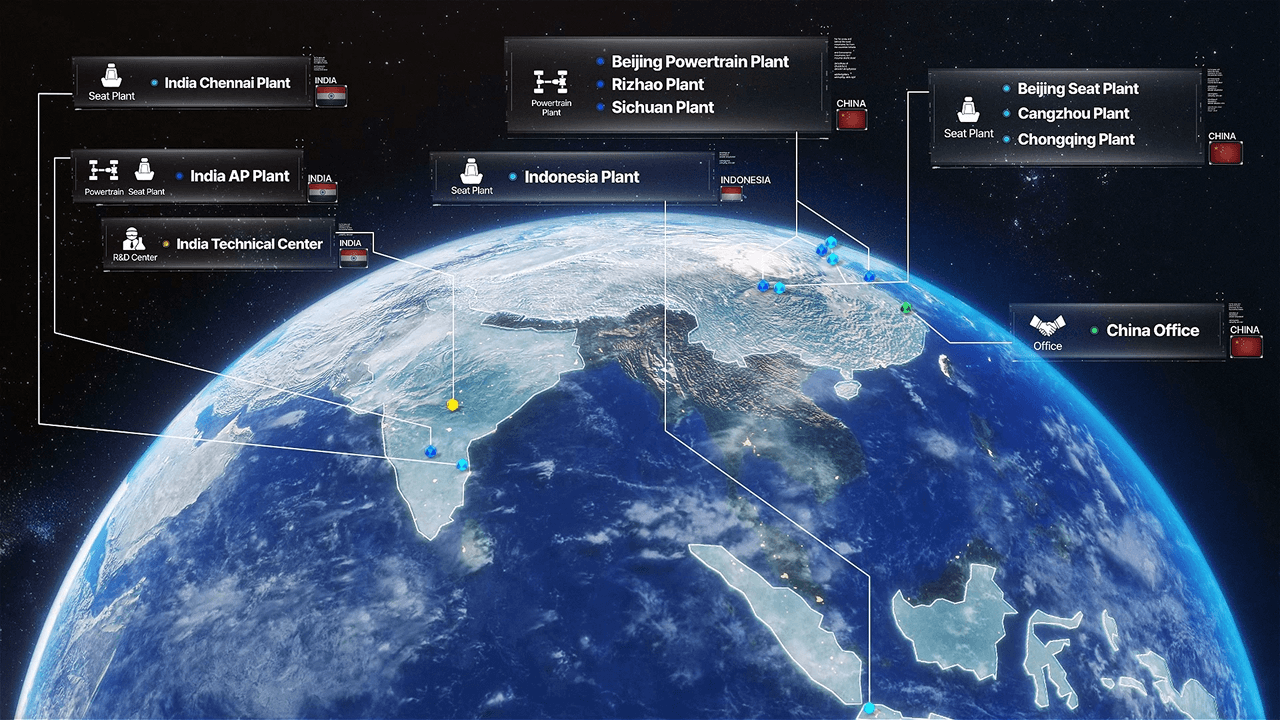Click the yellow map marker in India
Screen dimensions: 1280x720
click(452, 405)
